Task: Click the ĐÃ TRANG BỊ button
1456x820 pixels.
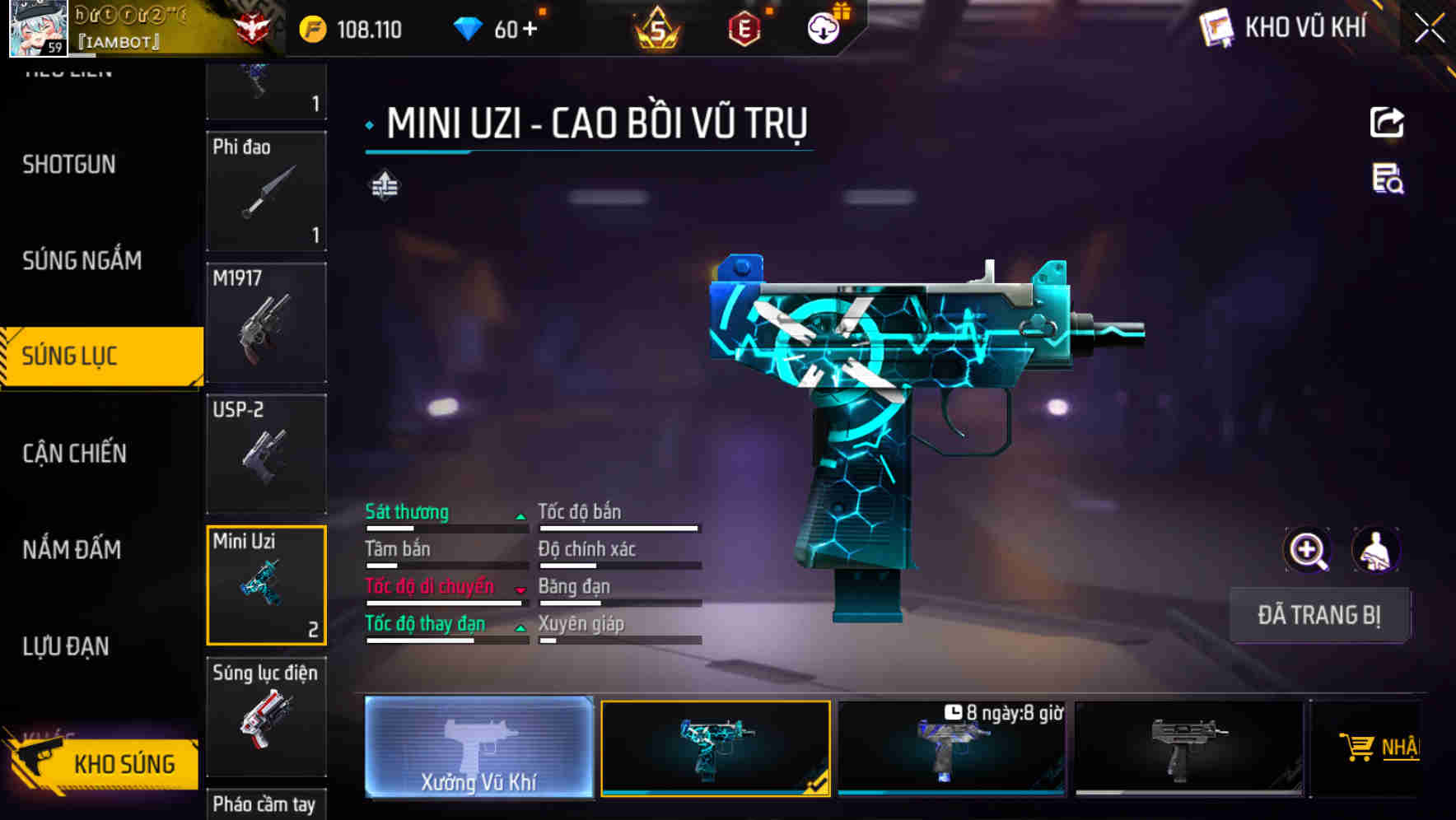Action: click(1319, 615)
